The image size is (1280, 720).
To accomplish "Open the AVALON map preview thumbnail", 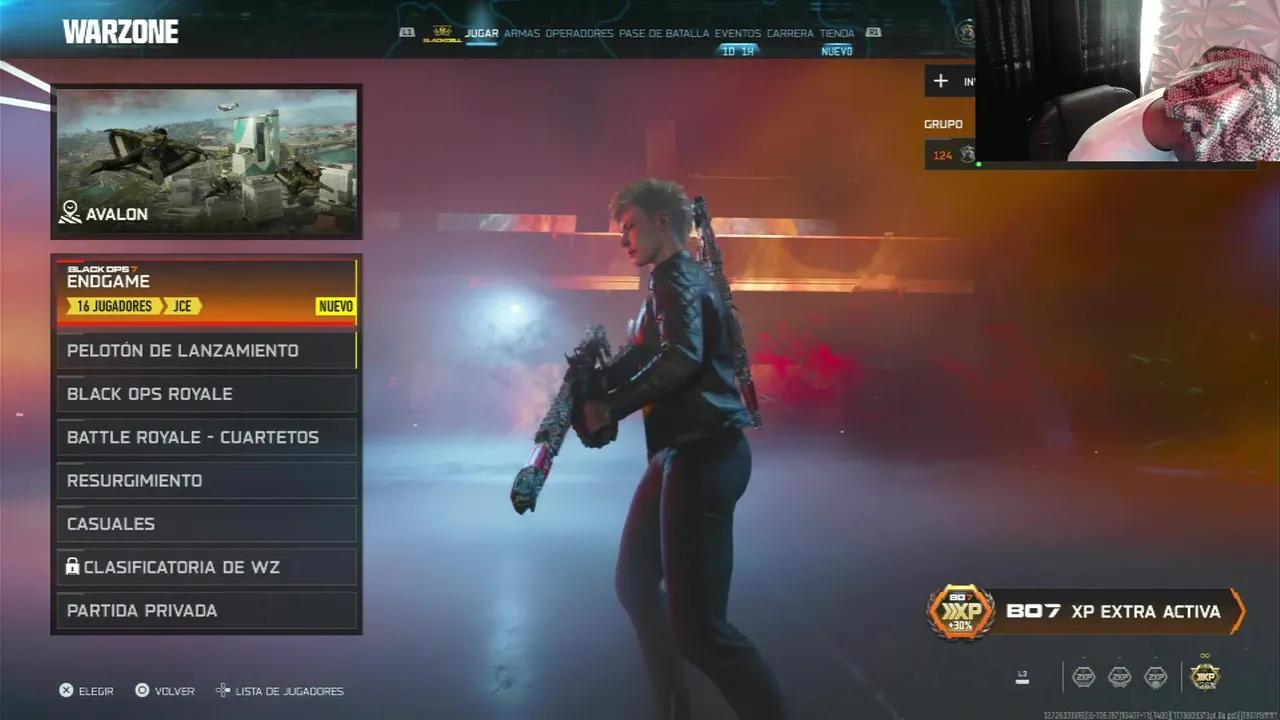I will point(206,160).
